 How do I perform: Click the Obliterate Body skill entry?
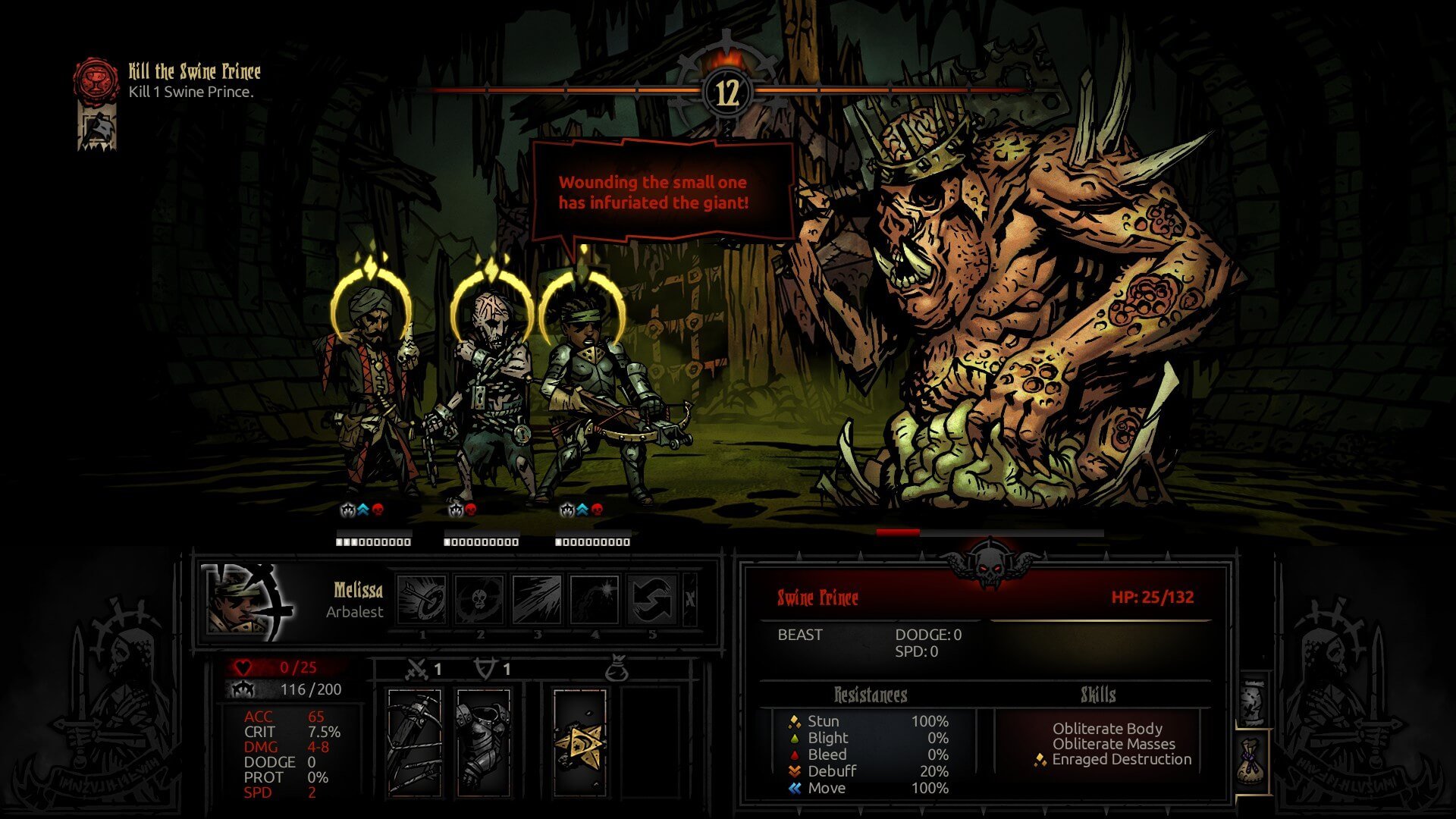(x=1107, y=728)
